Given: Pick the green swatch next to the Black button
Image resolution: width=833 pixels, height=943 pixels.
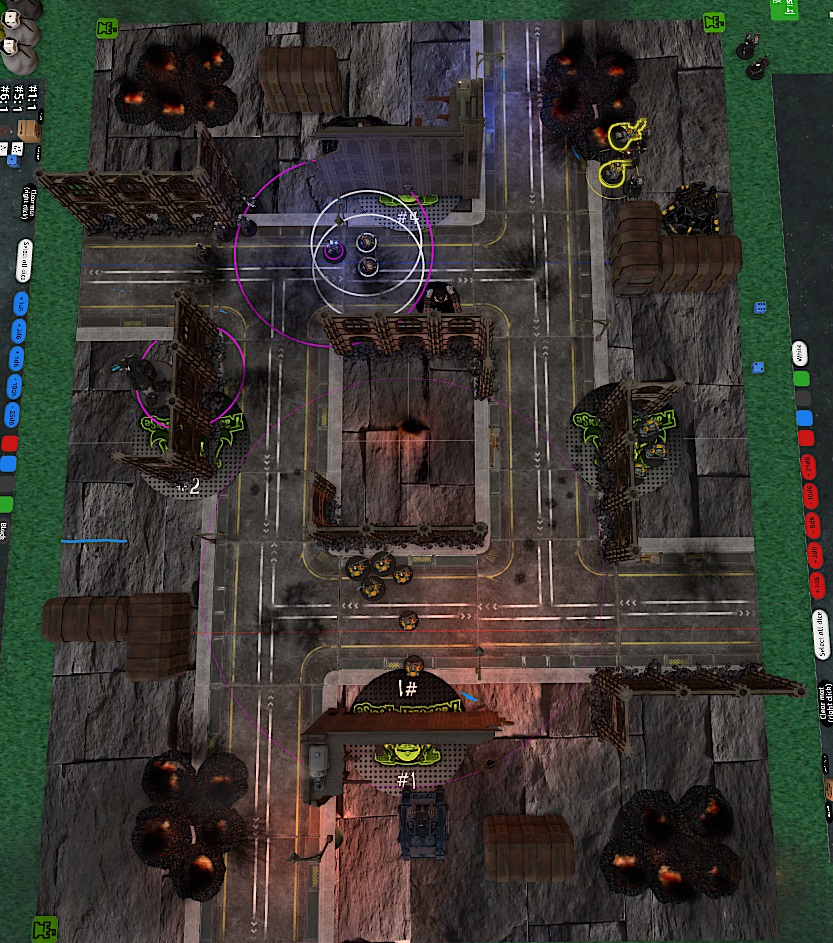Looking at the screenshot, I should tap(8, 504).
